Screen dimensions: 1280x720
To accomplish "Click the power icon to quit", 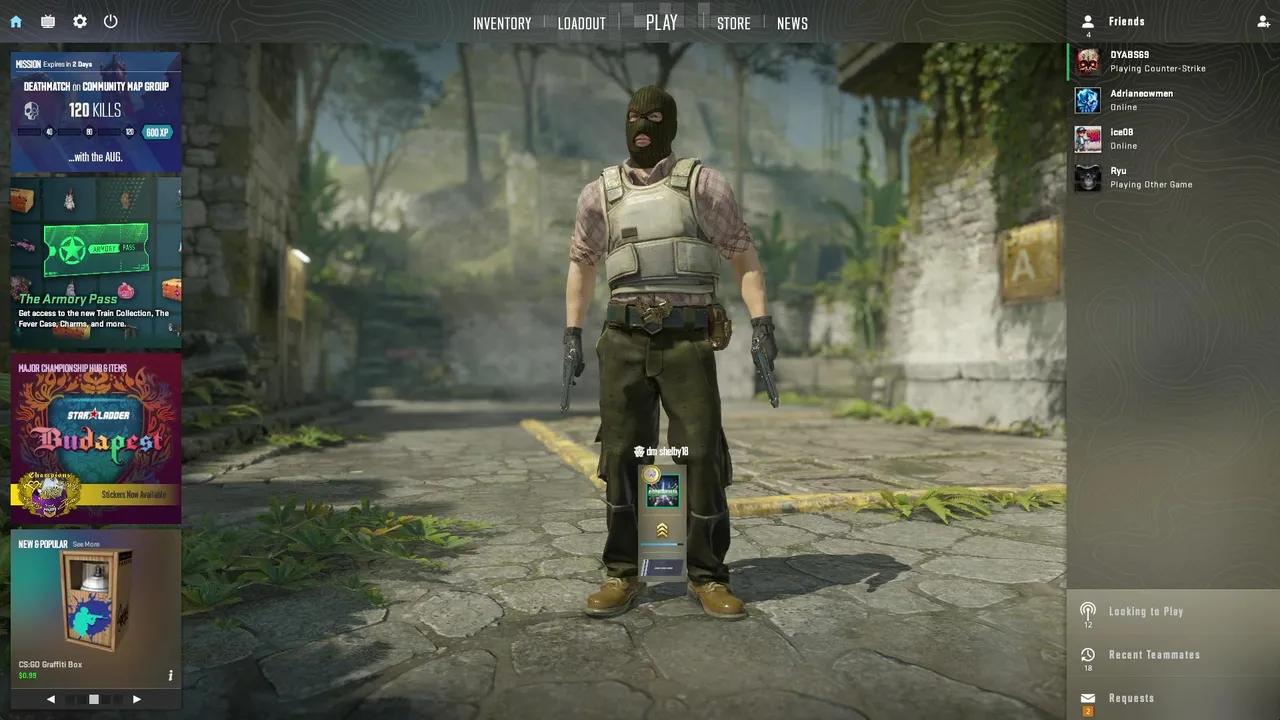I will (110, 21).
